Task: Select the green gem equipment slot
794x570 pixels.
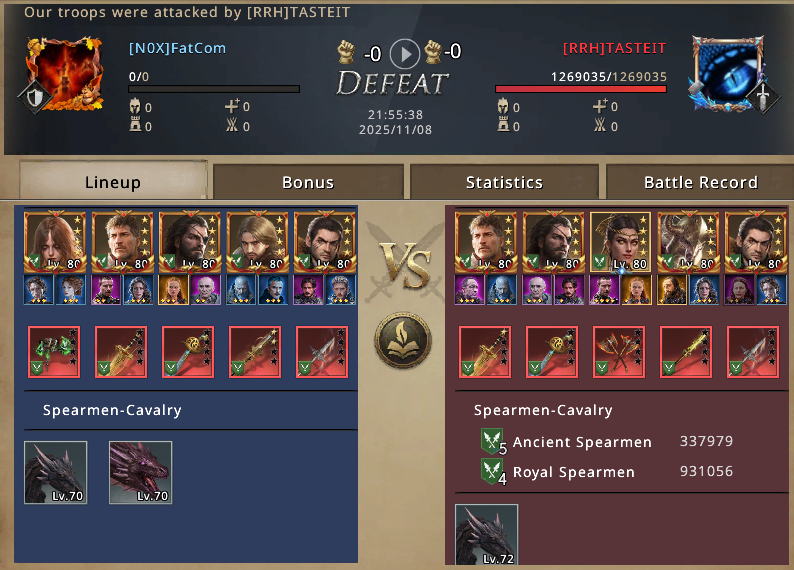Action: (54, 352)
